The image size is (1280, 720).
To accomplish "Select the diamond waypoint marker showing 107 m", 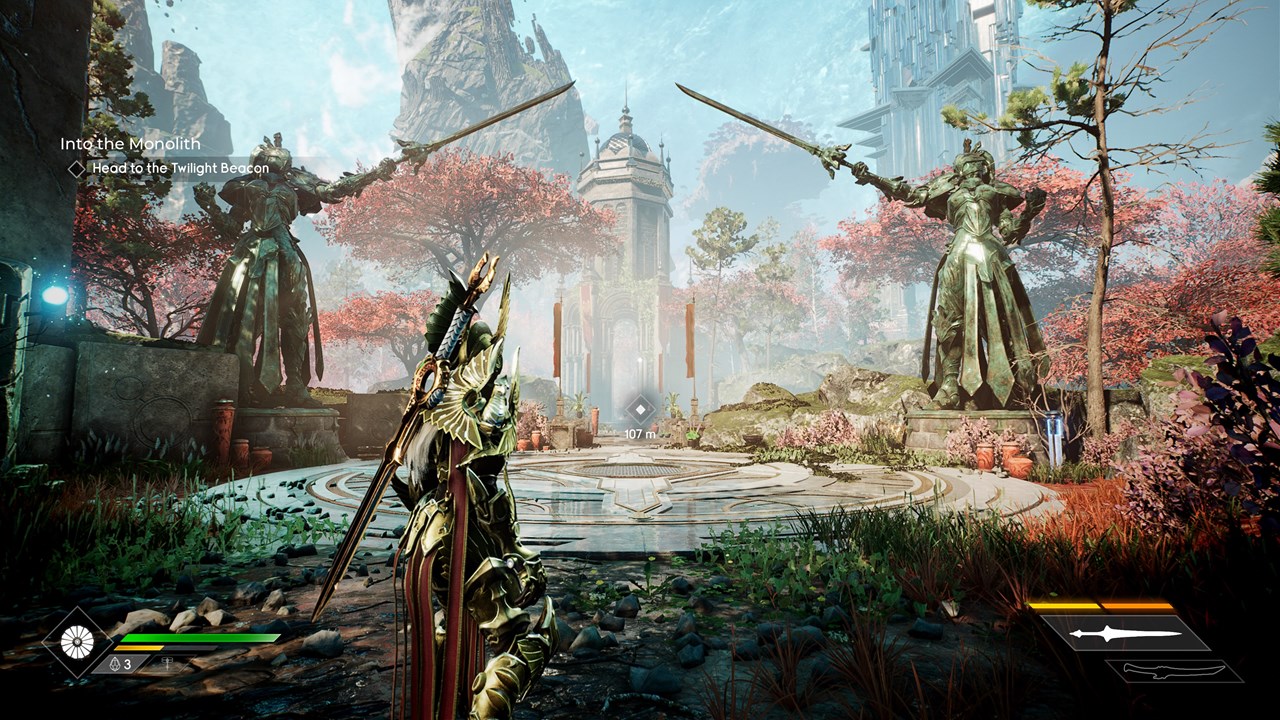I will point(640,408).
